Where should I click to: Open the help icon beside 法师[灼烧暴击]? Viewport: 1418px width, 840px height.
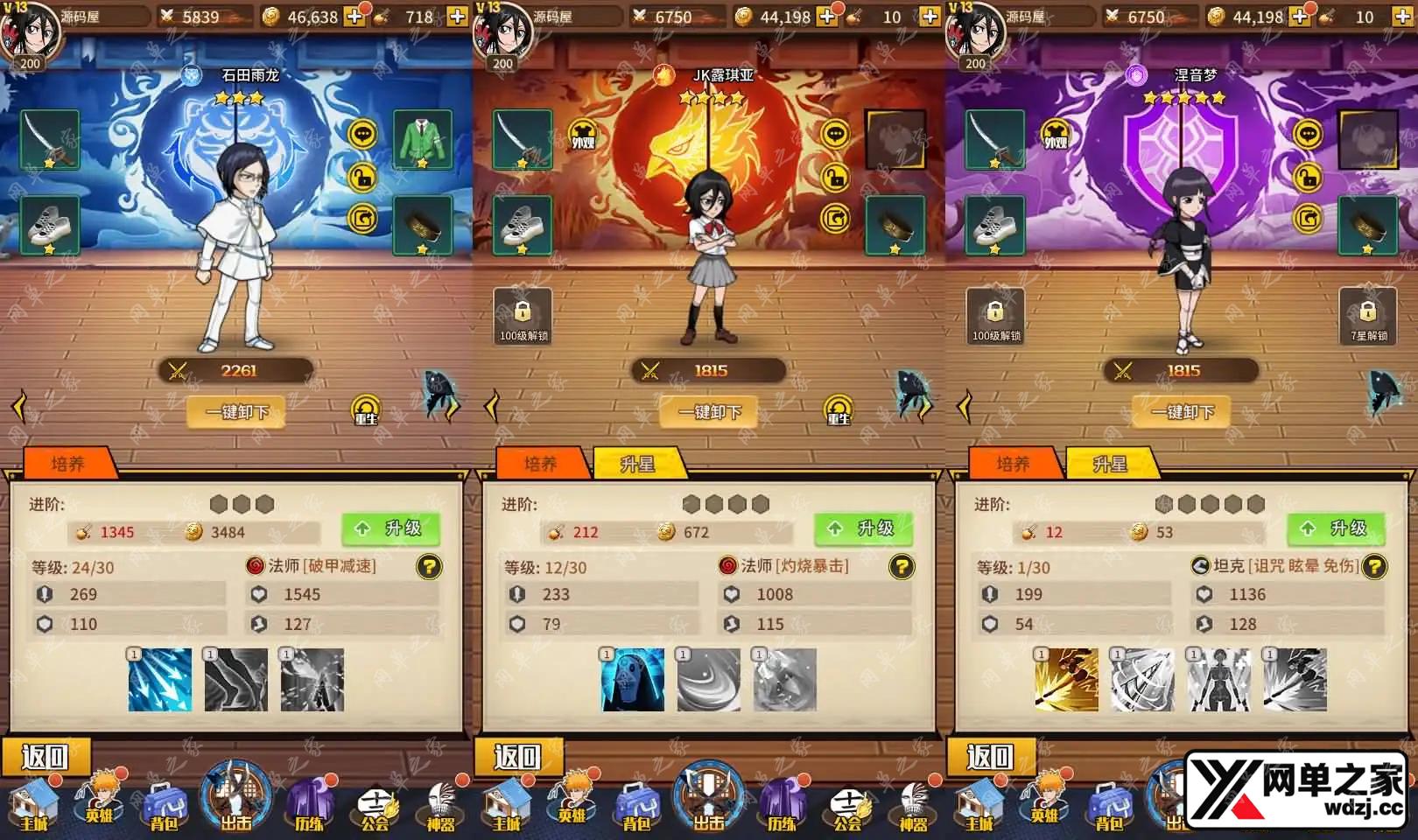[x=902, y=567]
